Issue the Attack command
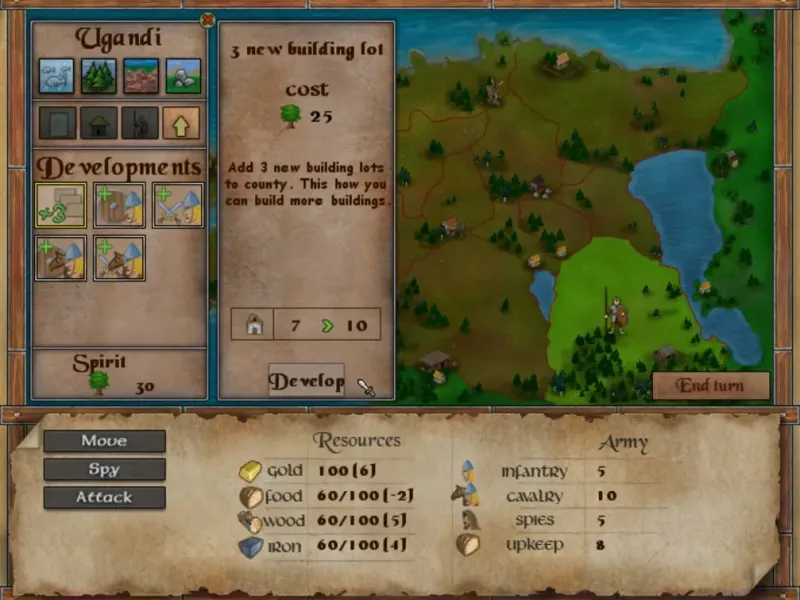Image resolution: width=800 pixels, height=600 pixels. 104,497
